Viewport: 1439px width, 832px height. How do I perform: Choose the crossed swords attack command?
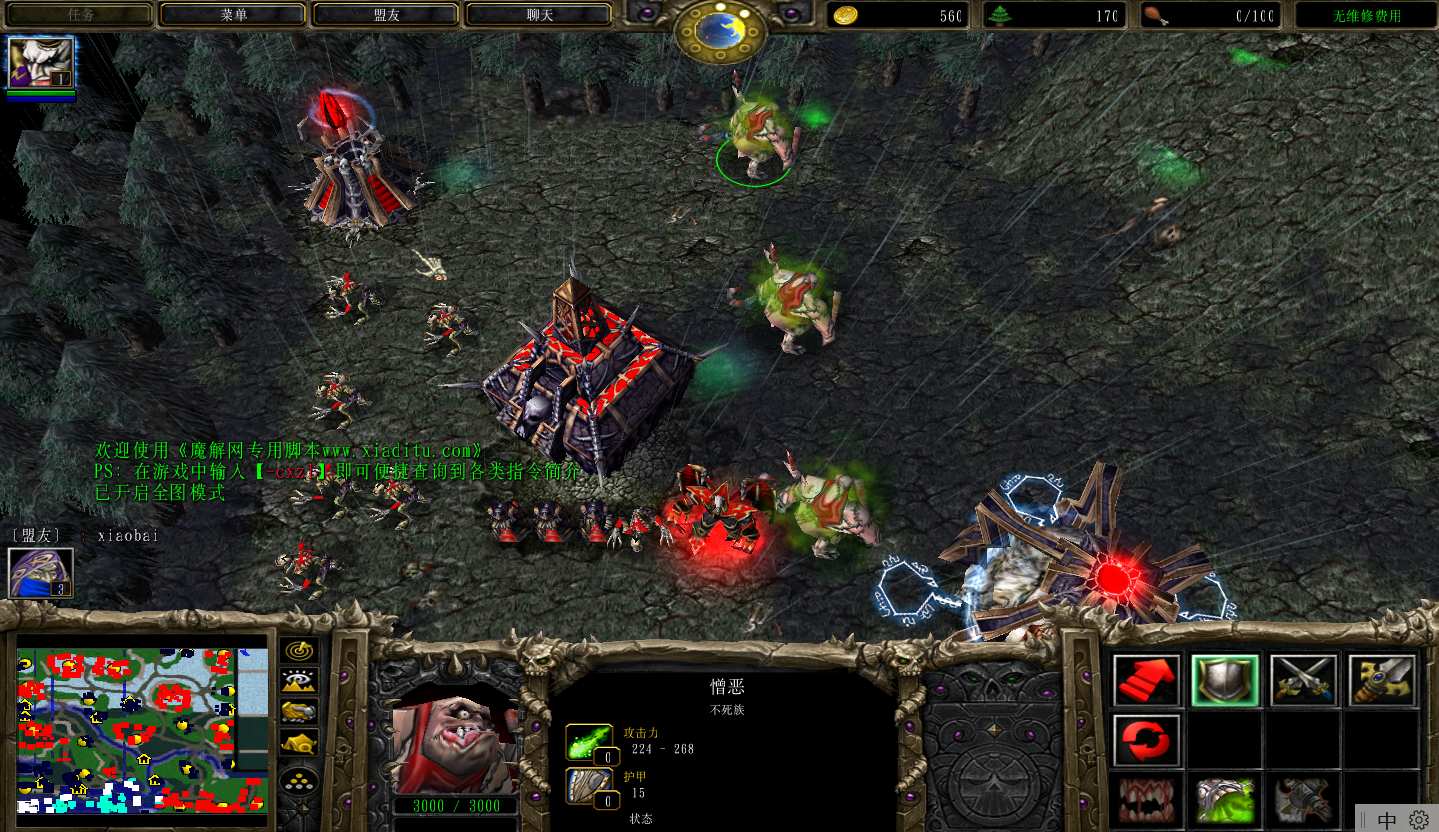coord(1304,681)
